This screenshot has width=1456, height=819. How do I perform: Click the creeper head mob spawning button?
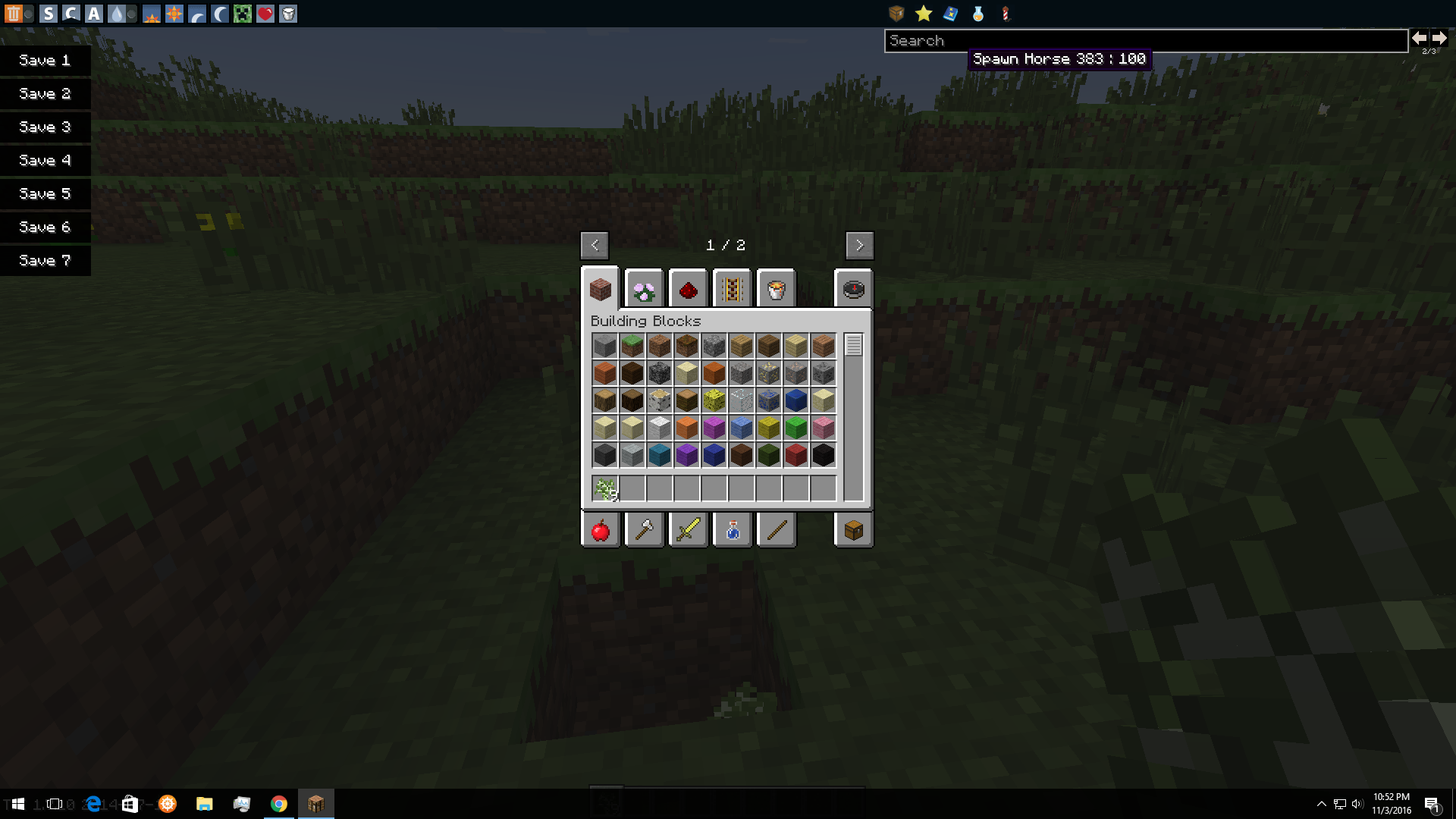[243, 13]
